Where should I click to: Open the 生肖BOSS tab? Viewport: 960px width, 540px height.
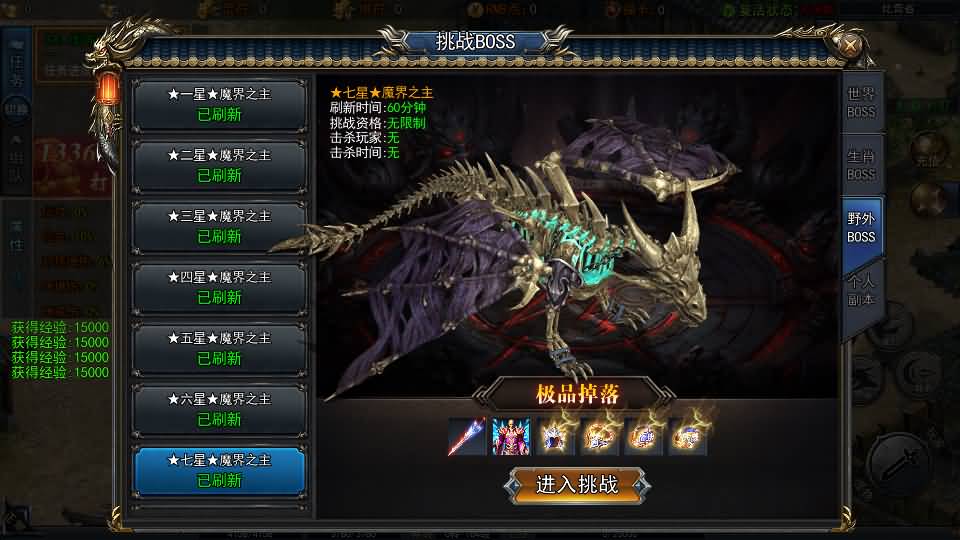(x=861, y=165)
